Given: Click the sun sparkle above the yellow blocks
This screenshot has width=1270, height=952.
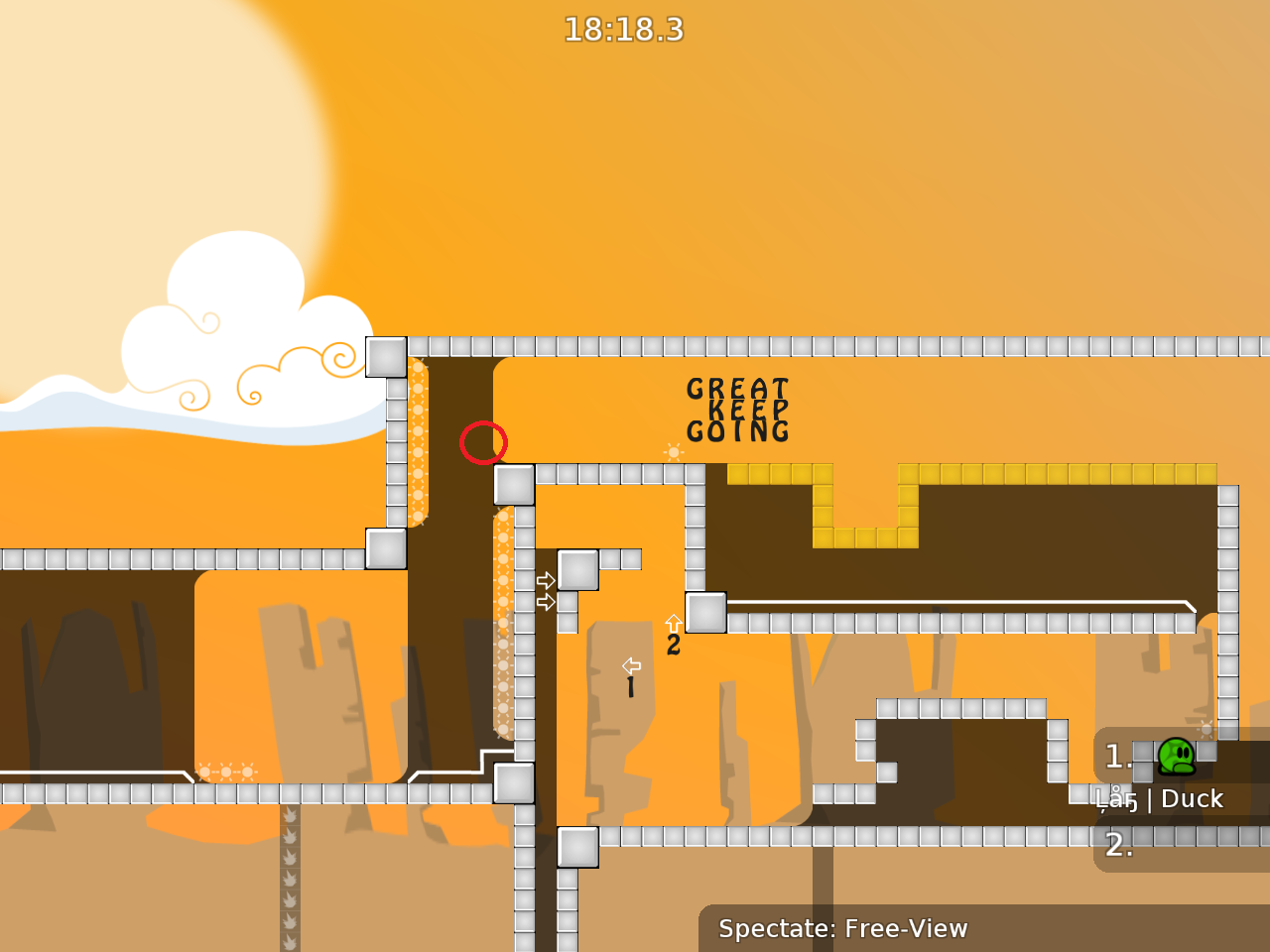Looking at the screenshot, I should pos(675,452).
